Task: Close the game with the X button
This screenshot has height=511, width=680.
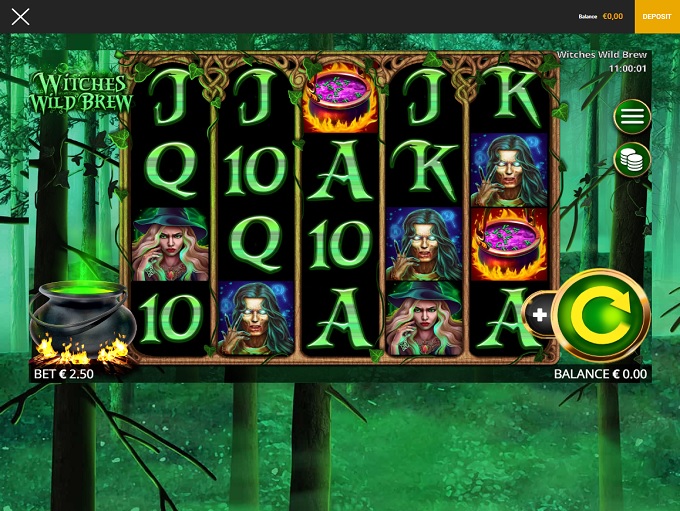Action: (x=20, y=17)
